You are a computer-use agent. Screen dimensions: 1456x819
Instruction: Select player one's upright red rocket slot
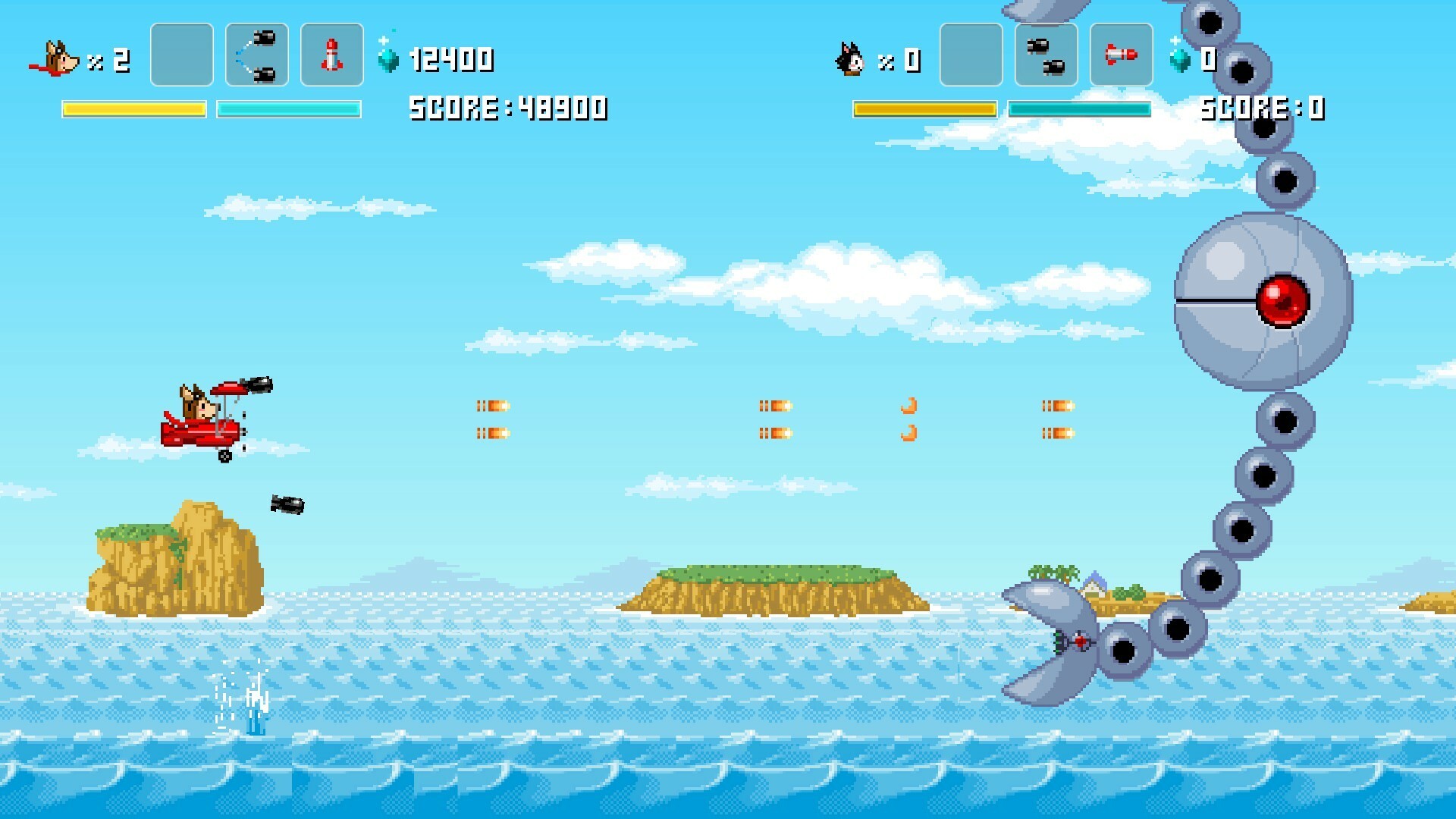click(332, 55)
